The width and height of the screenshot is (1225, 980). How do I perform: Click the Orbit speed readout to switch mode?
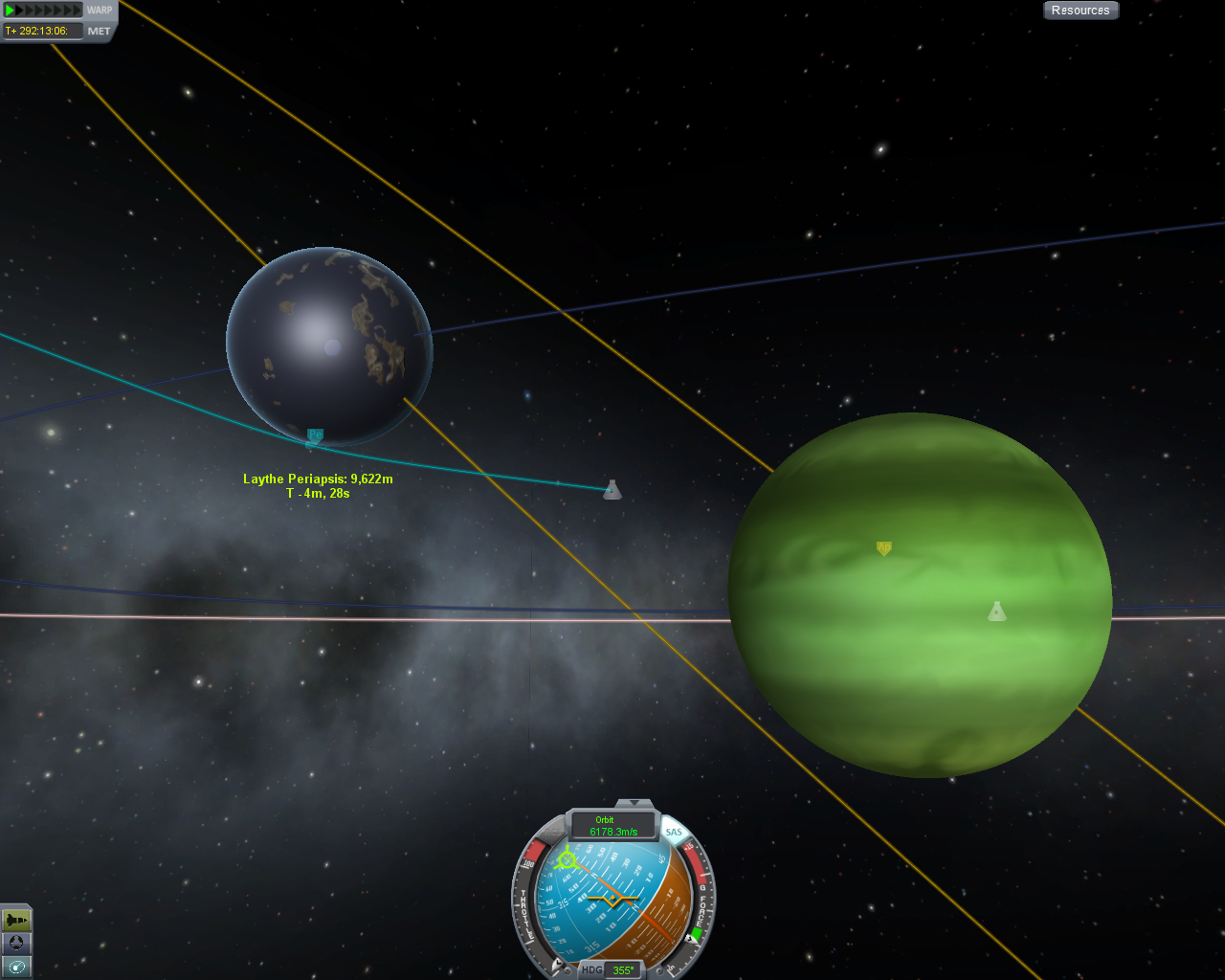pyautogui.click(x=613, y=826)
